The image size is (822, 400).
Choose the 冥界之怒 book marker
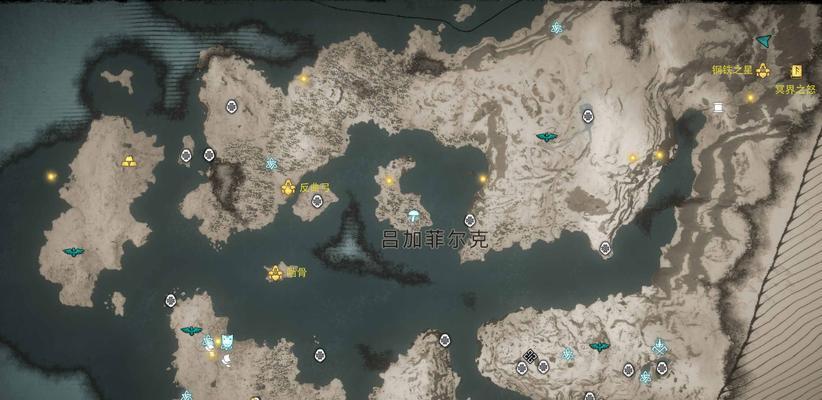[x=797, y=71]
